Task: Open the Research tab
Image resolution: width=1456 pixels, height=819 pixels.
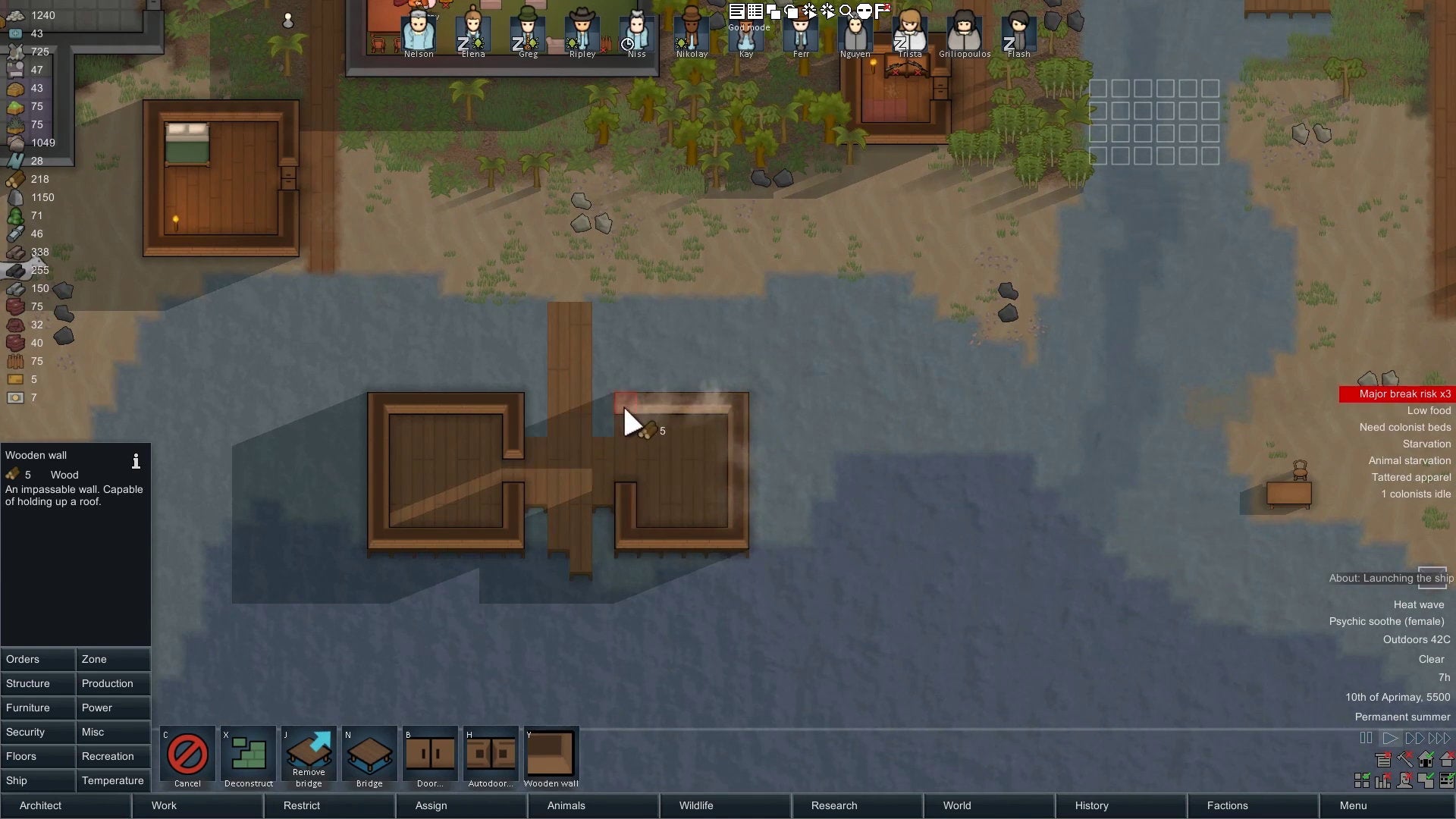Action: click(x=833, y=805)
